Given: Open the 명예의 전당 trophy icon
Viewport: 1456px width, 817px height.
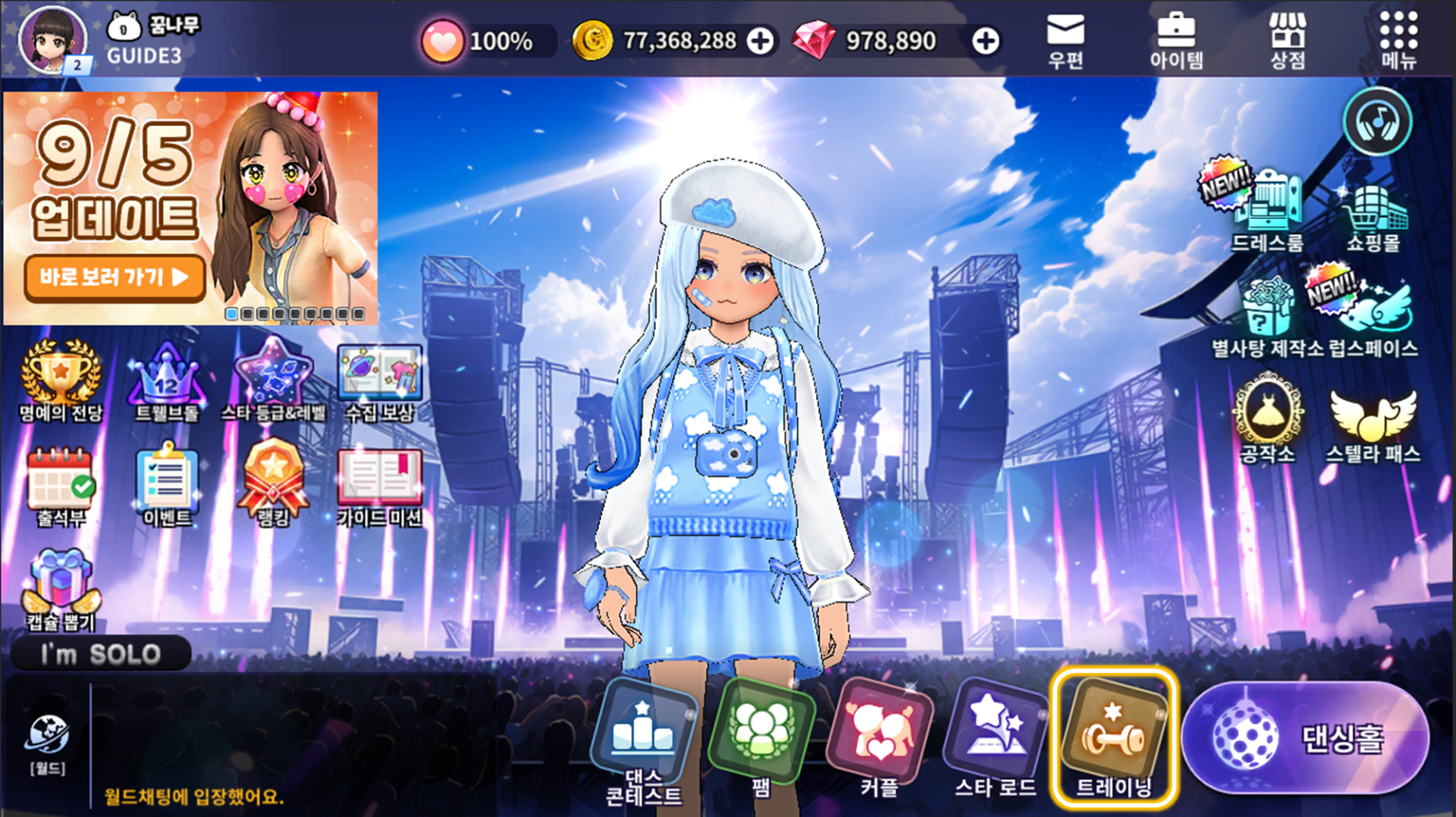Looking at the screenshot, I should [x=60, y=379].
